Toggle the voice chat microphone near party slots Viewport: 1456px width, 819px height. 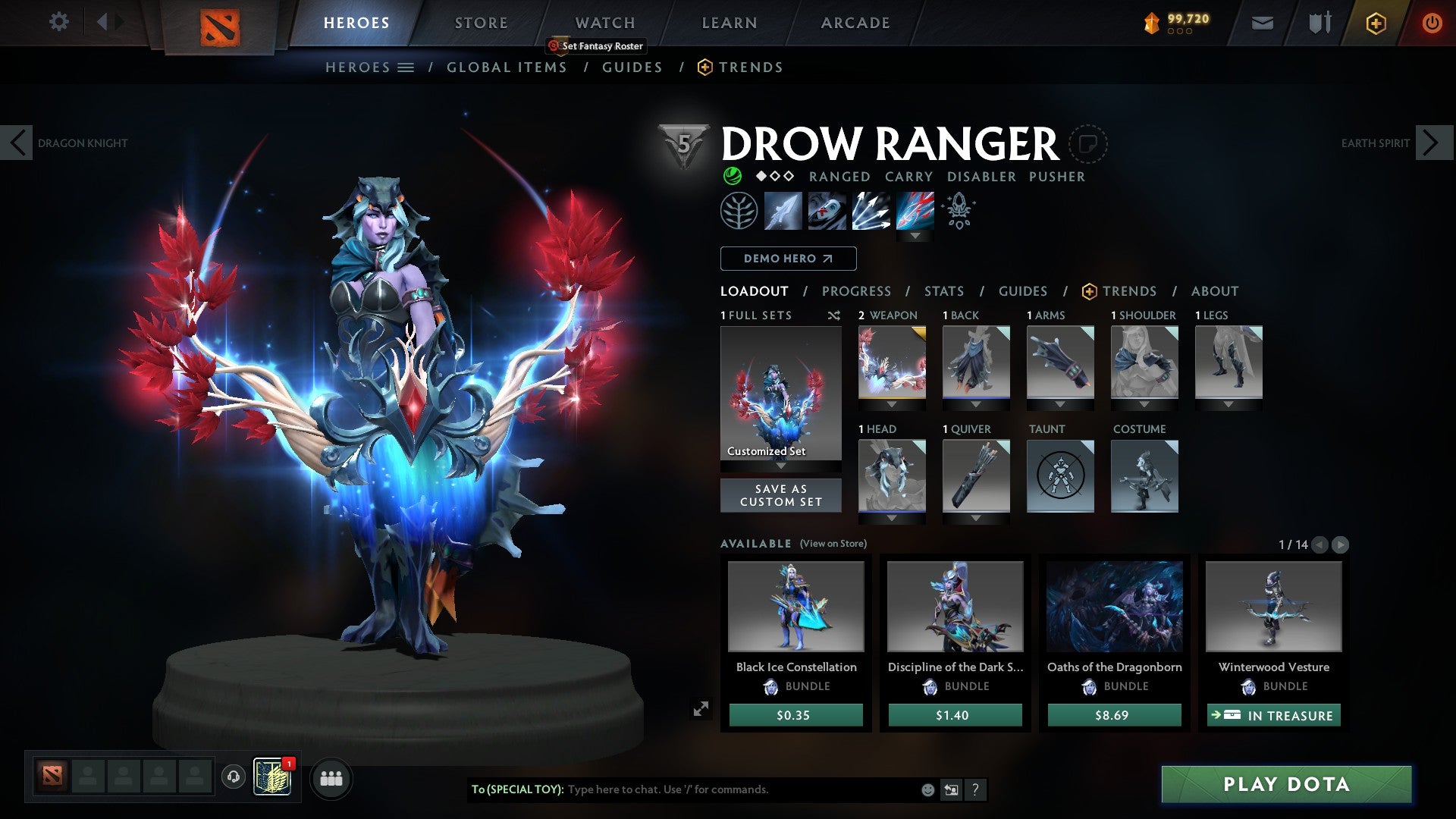pos(233,778)
